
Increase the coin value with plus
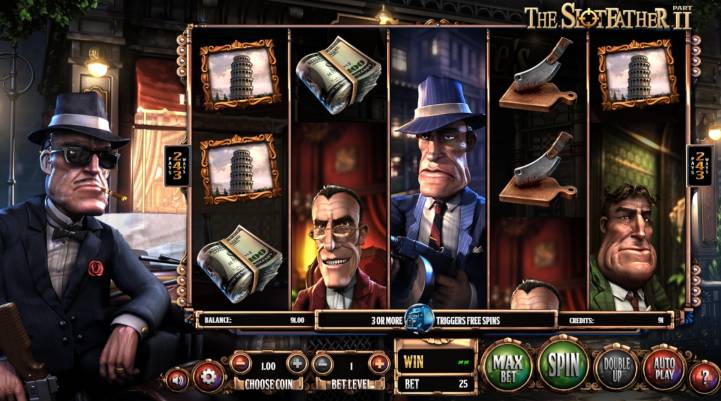coord(297,363)
